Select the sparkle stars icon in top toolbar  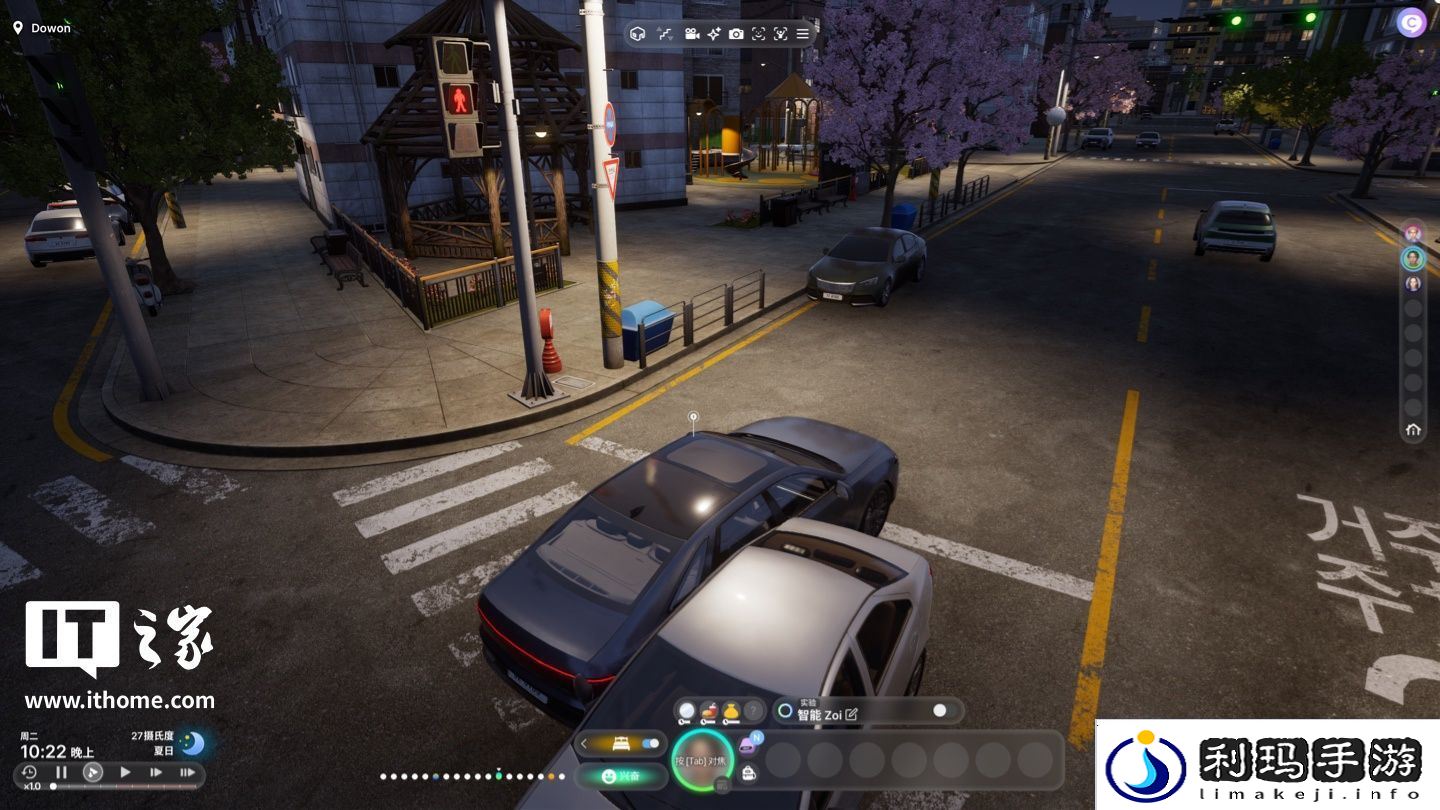point(714,34)
